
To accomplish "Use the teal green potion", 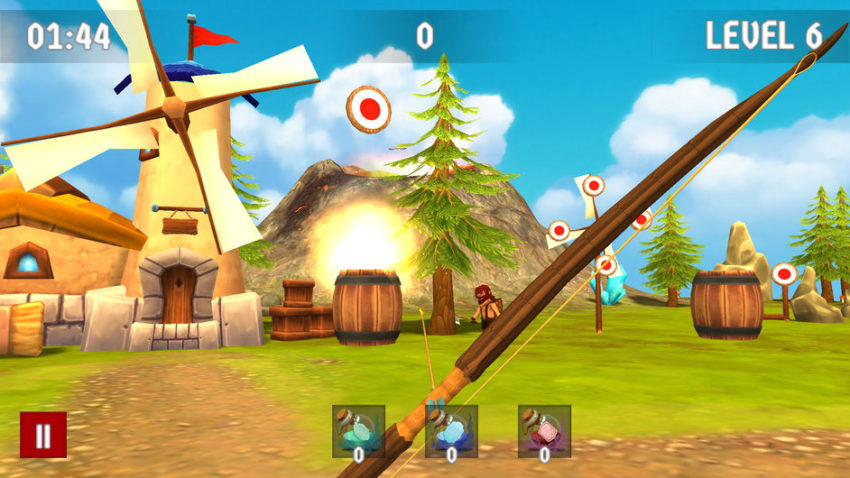I will (x=358, y=431).
